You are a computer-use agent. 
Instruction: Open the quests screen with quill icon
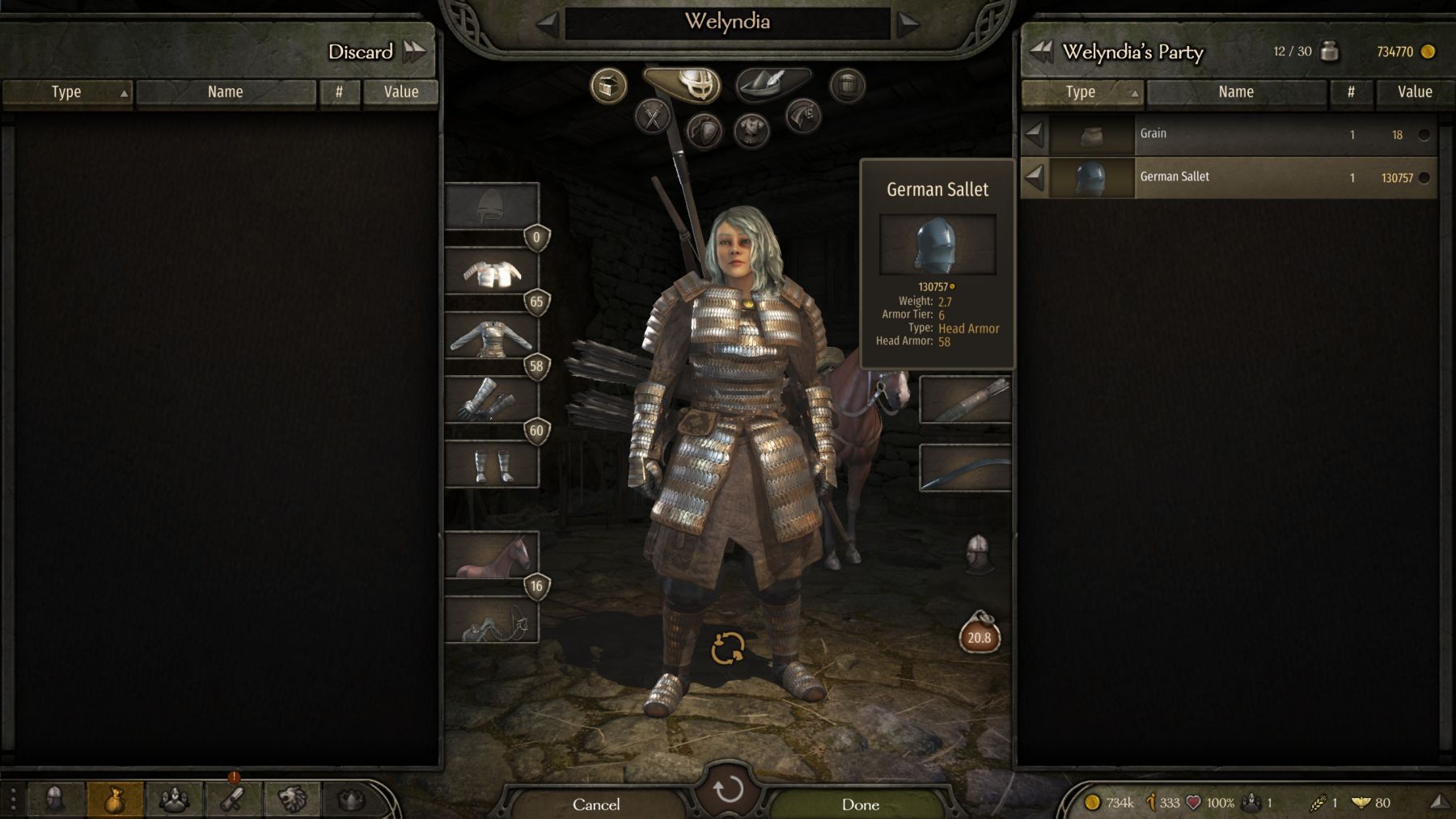(233, 800)
